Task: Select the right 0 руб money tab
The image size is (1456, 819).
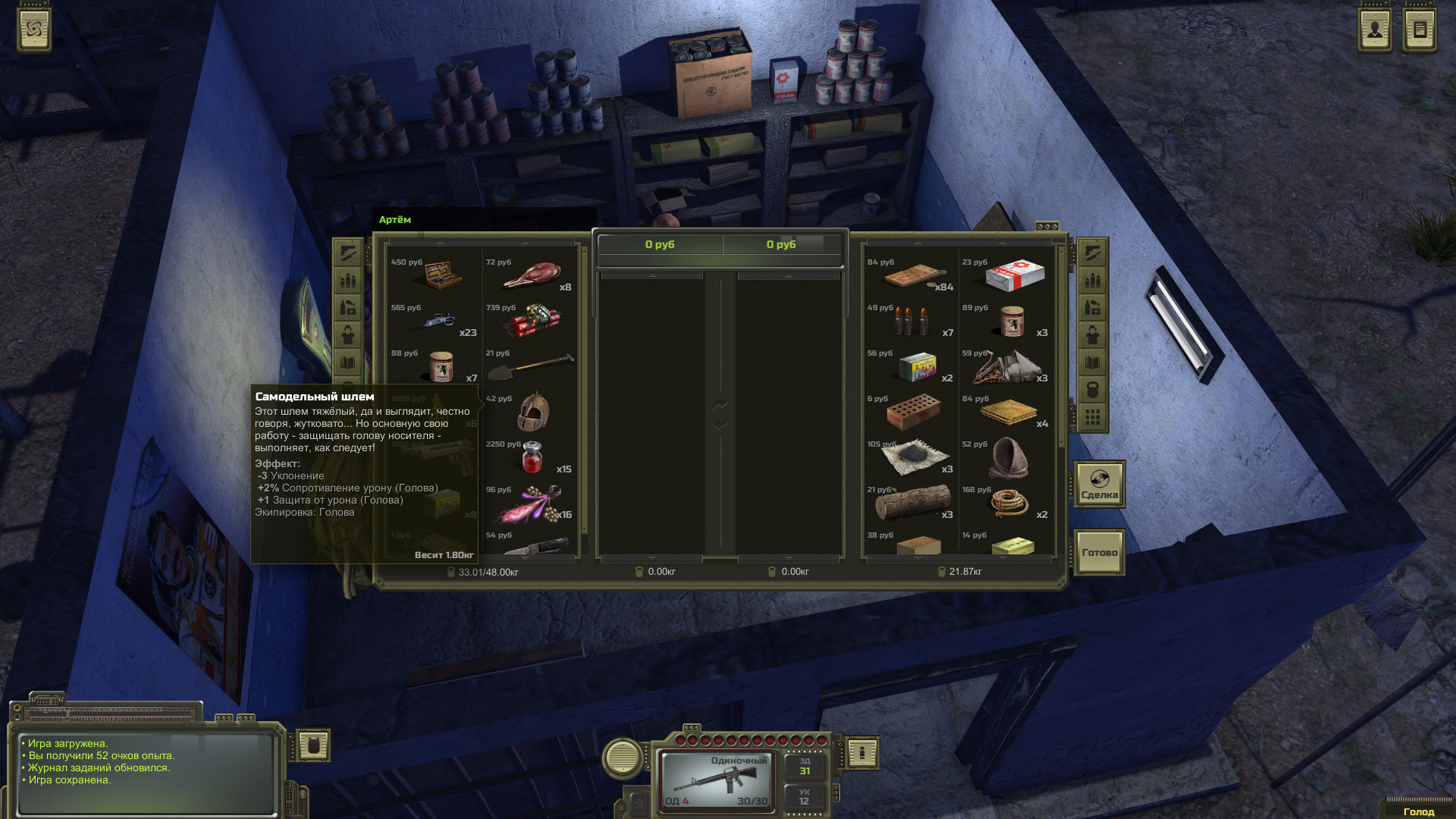Action: [781, 244]
